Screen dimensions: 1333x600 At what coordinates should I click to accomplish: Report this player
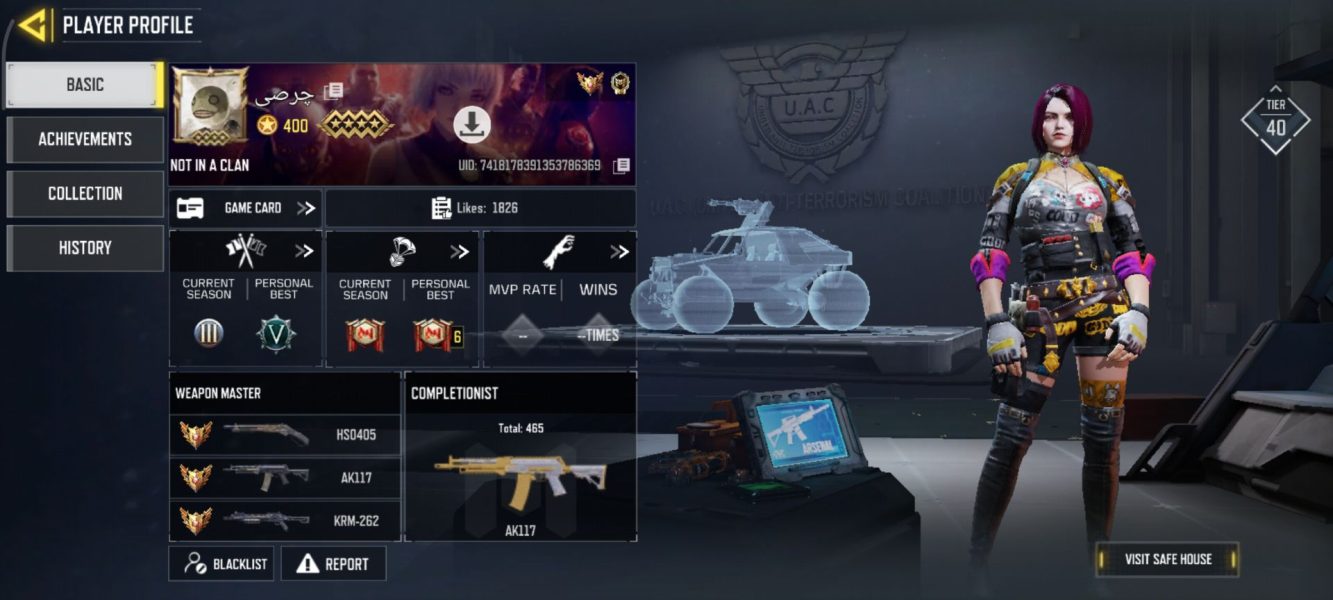coord(333,564)
